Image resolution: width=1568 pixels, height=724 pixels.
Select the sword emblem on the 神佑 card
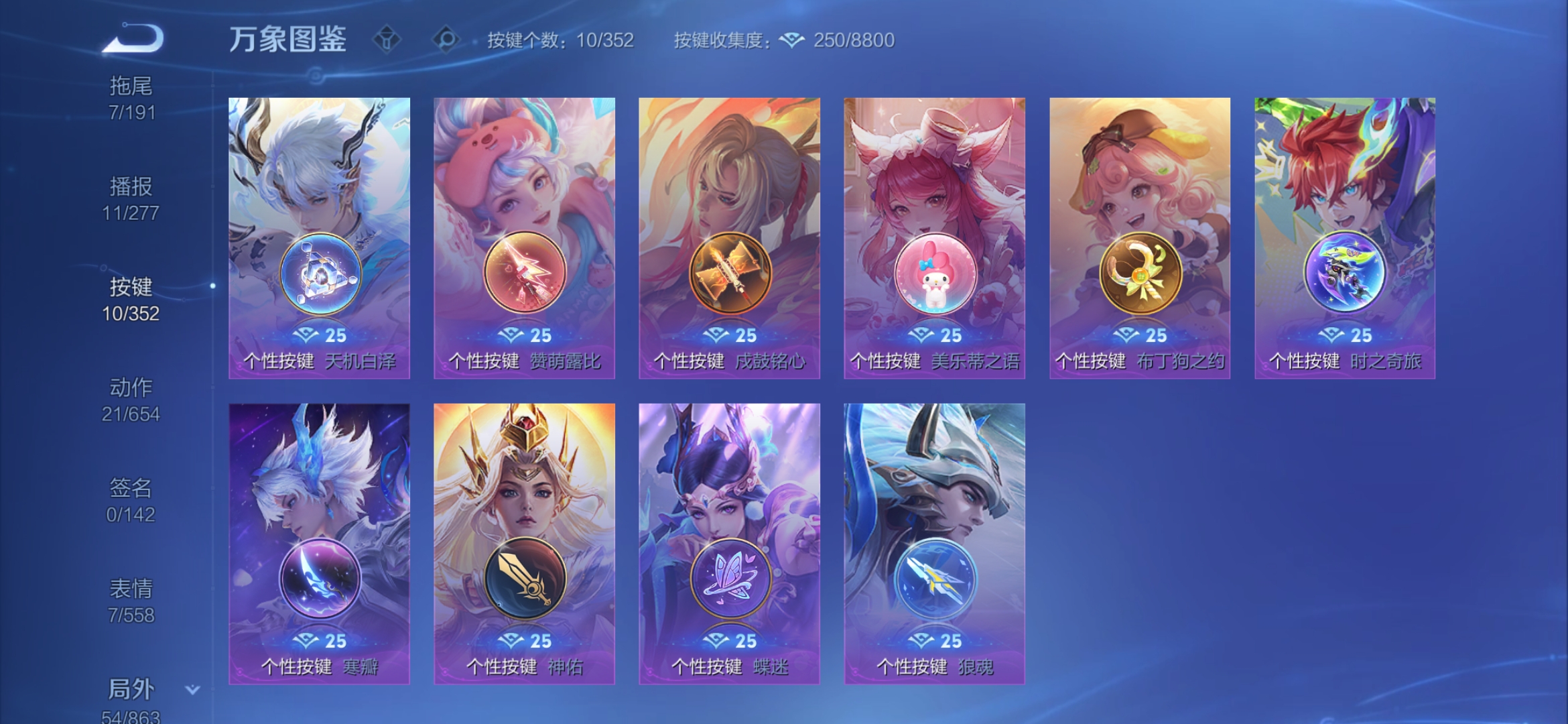click(x=526, y=578)
